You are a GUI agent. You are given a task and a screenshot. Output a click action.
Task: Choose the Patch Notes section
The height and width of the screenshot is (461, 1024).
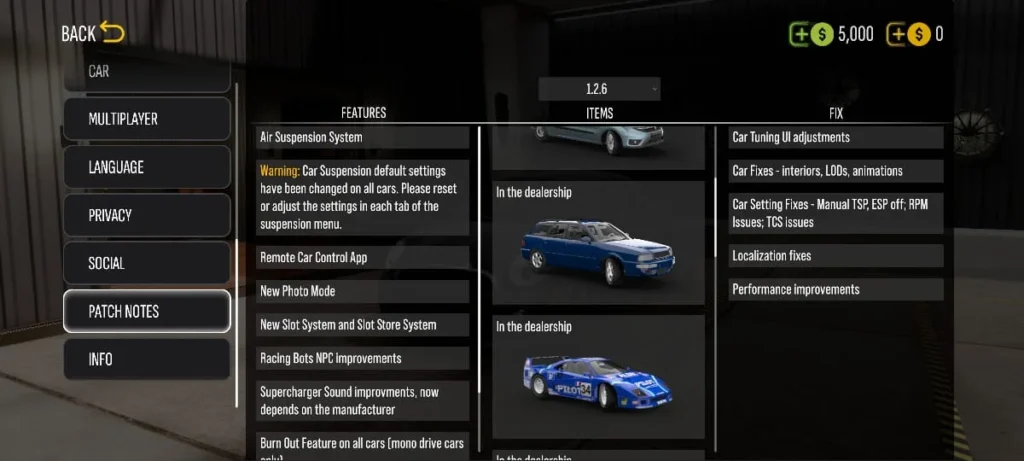(x=146, y=311)
